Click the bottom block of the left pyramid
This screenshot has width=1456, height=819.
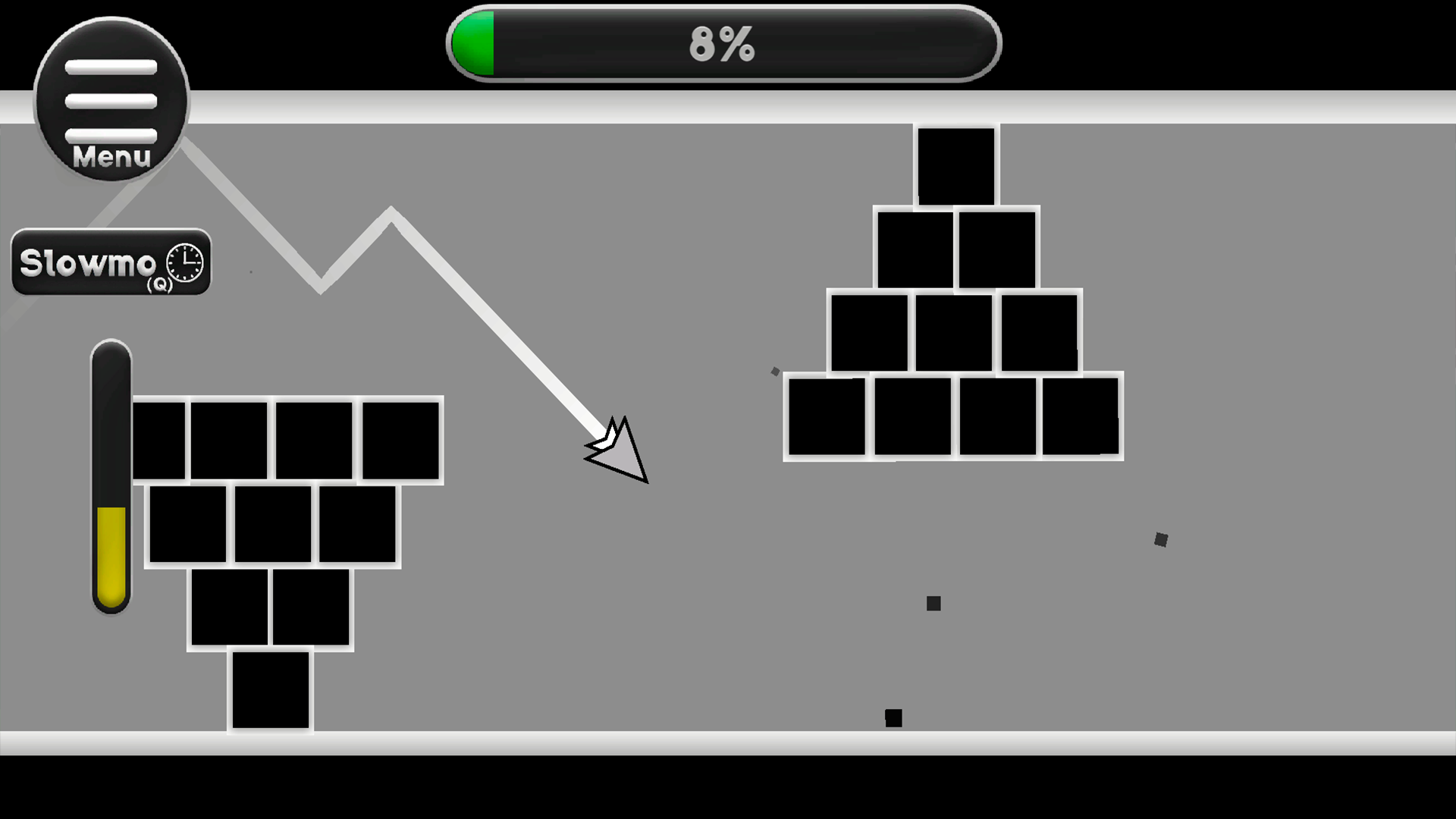270,690
